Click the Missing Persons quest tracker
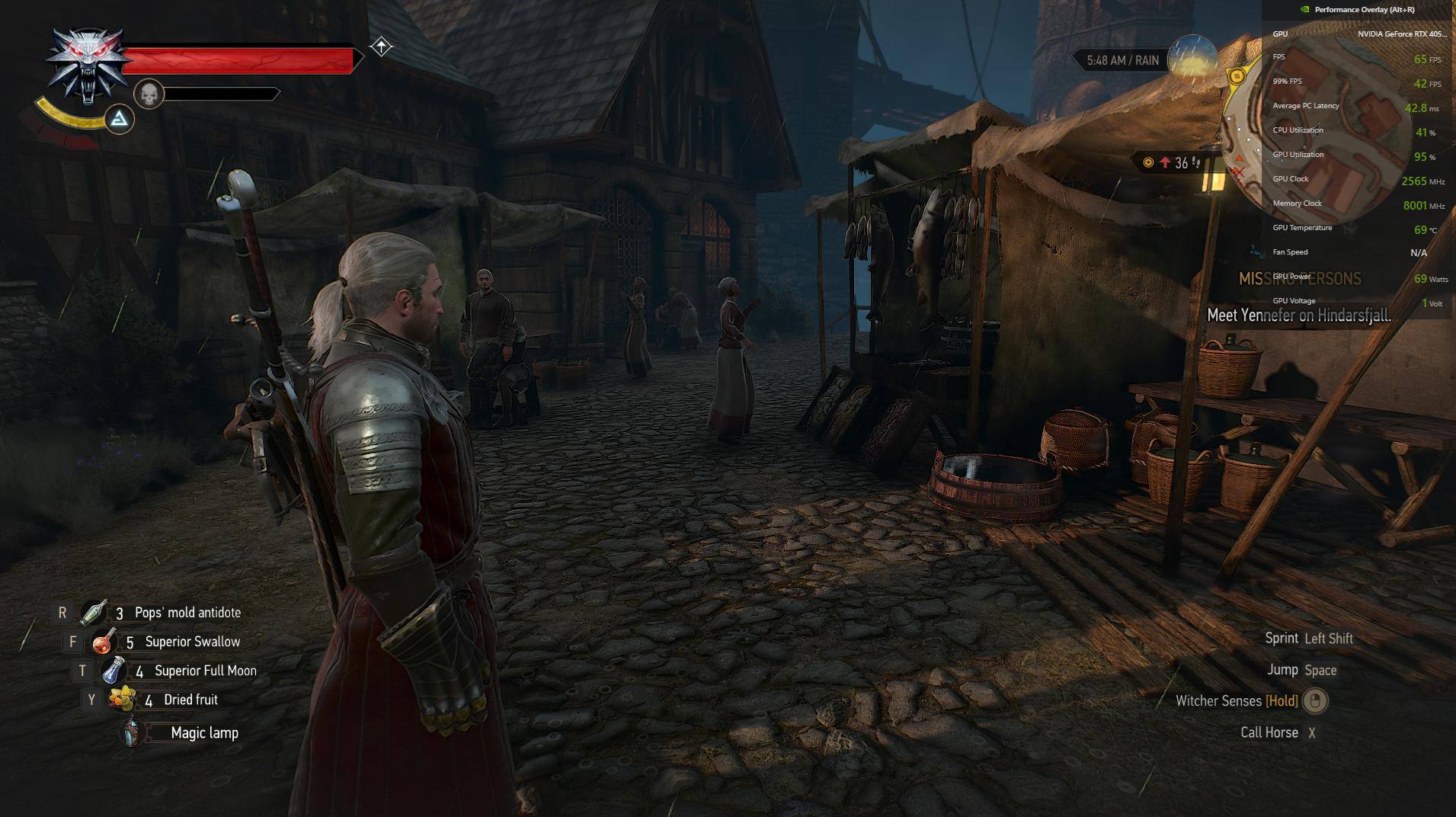This screenshot has height=817, width=1456. point(1300,279)
